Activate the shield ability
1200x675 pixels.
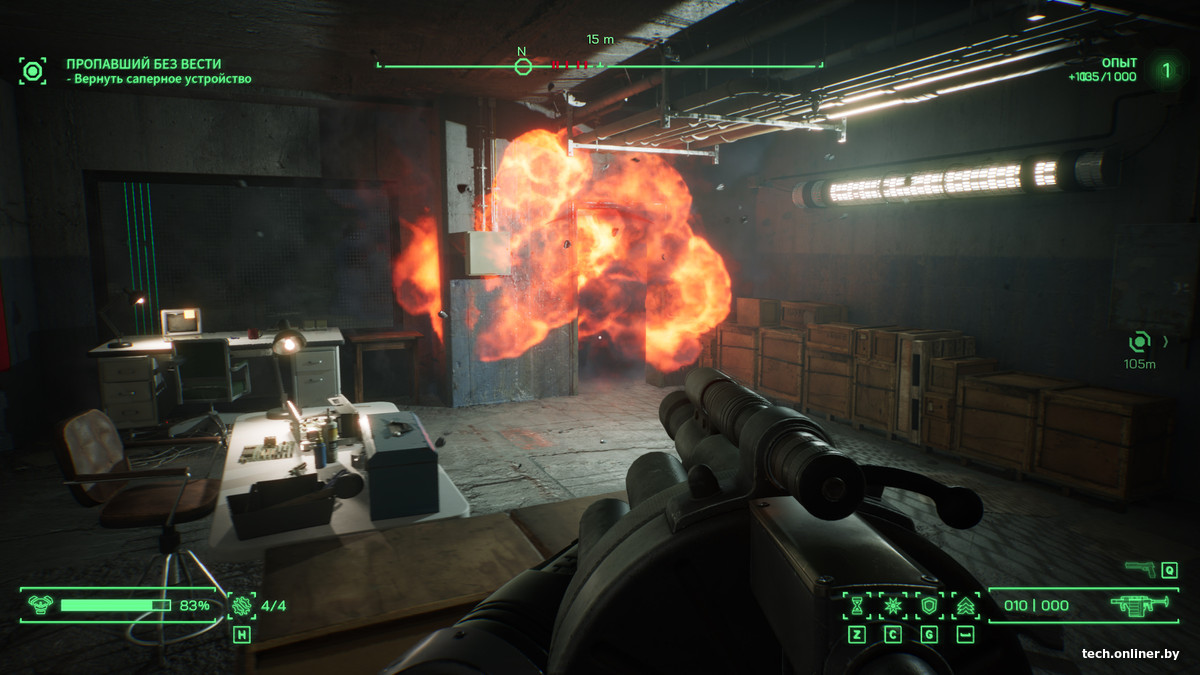coord(929,605)
